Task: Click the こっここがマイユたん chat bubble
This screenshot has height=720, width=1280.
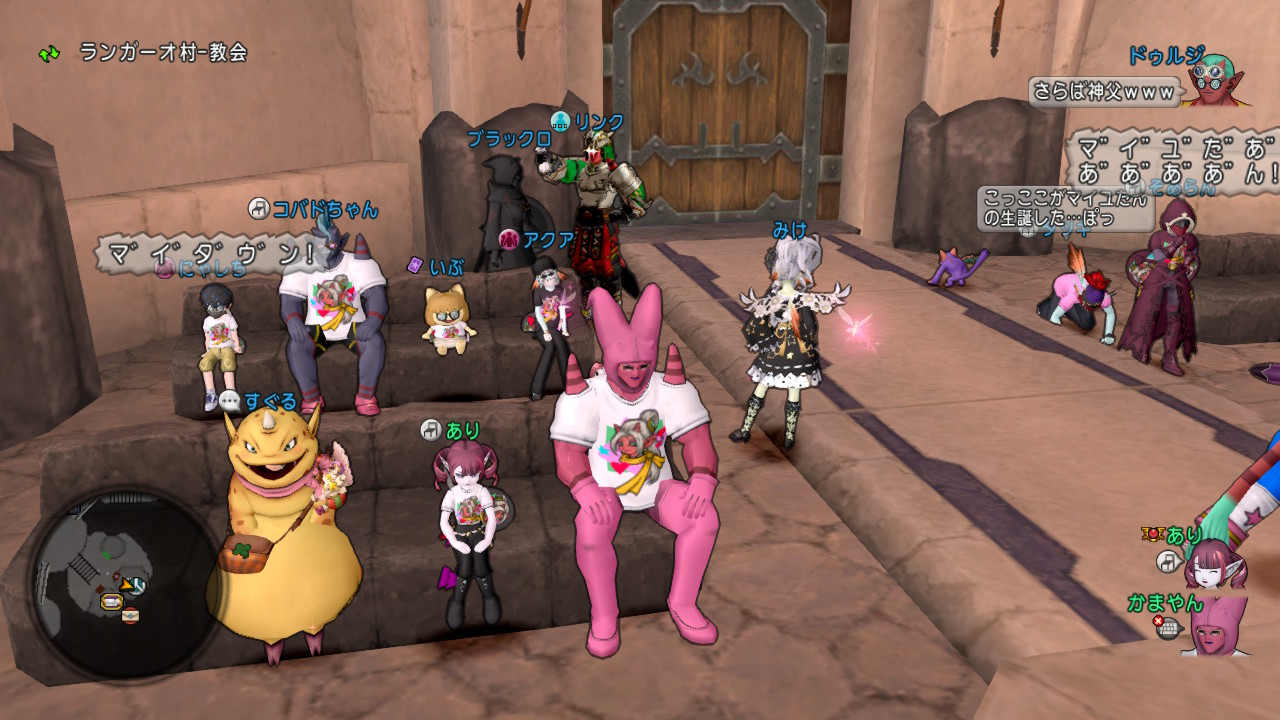Action: 1066,207
